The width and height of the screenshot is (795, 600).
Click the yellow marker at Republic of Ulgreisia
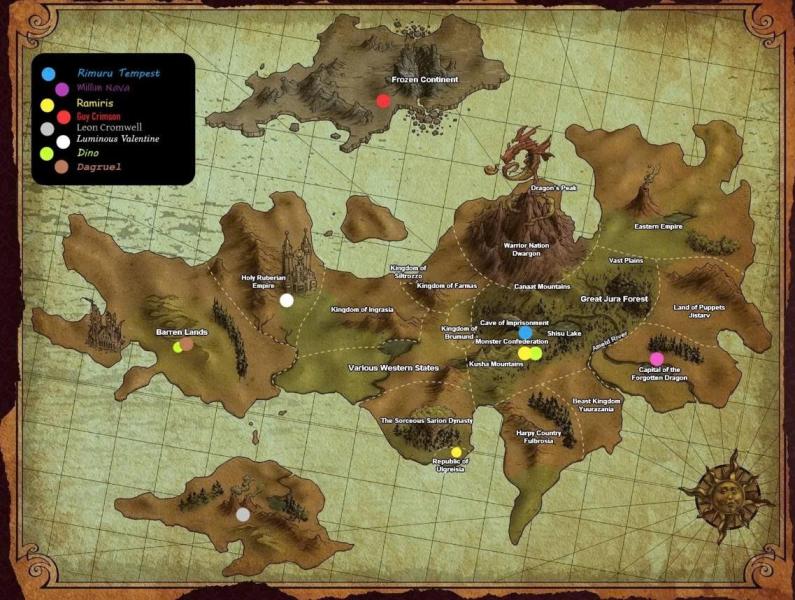[x=457, y=452]
